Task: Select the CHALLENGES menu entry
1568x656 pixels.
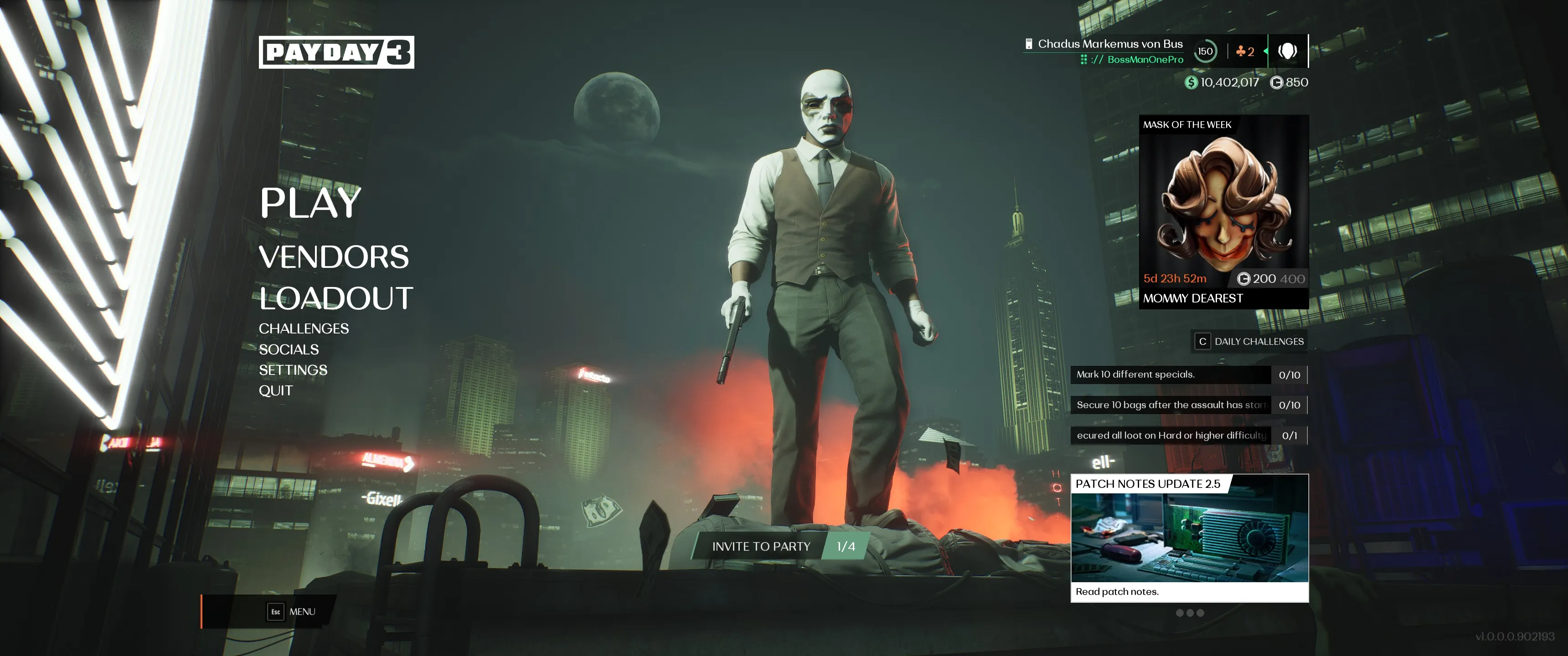Action: (x=303, y=328)
